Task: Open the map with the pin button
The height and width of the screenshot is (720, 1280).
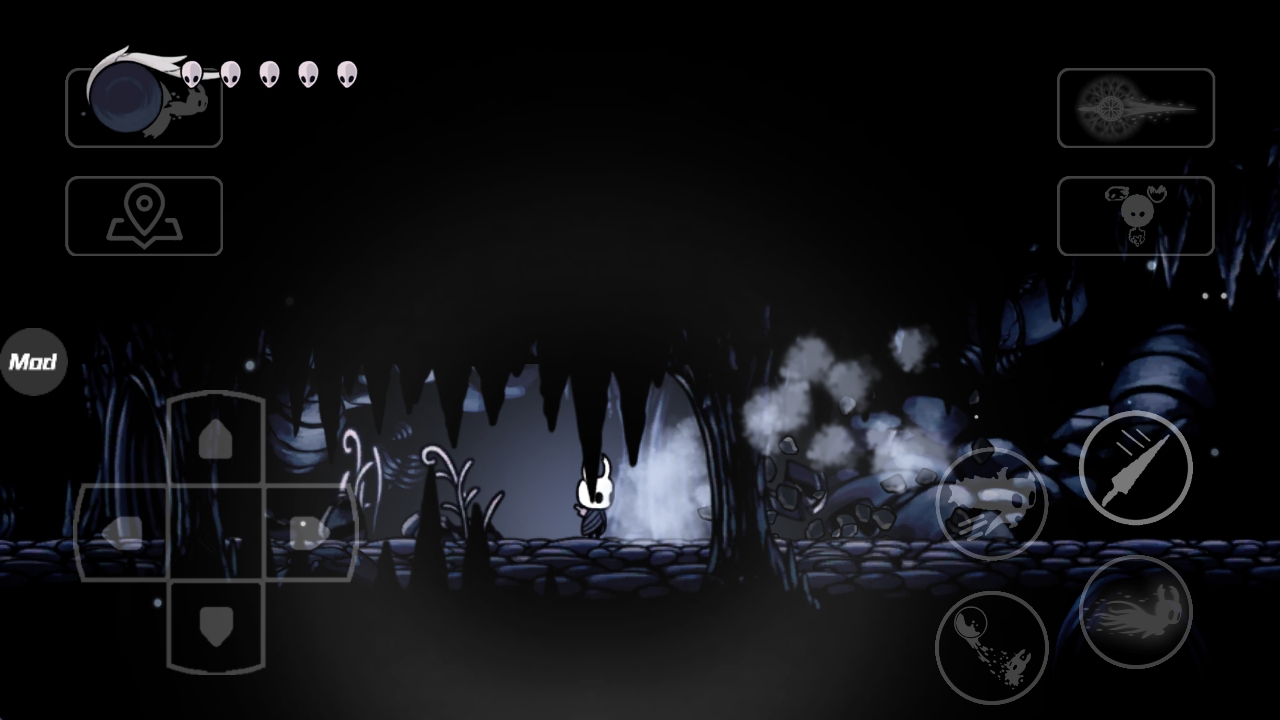Action: point(144,216)
